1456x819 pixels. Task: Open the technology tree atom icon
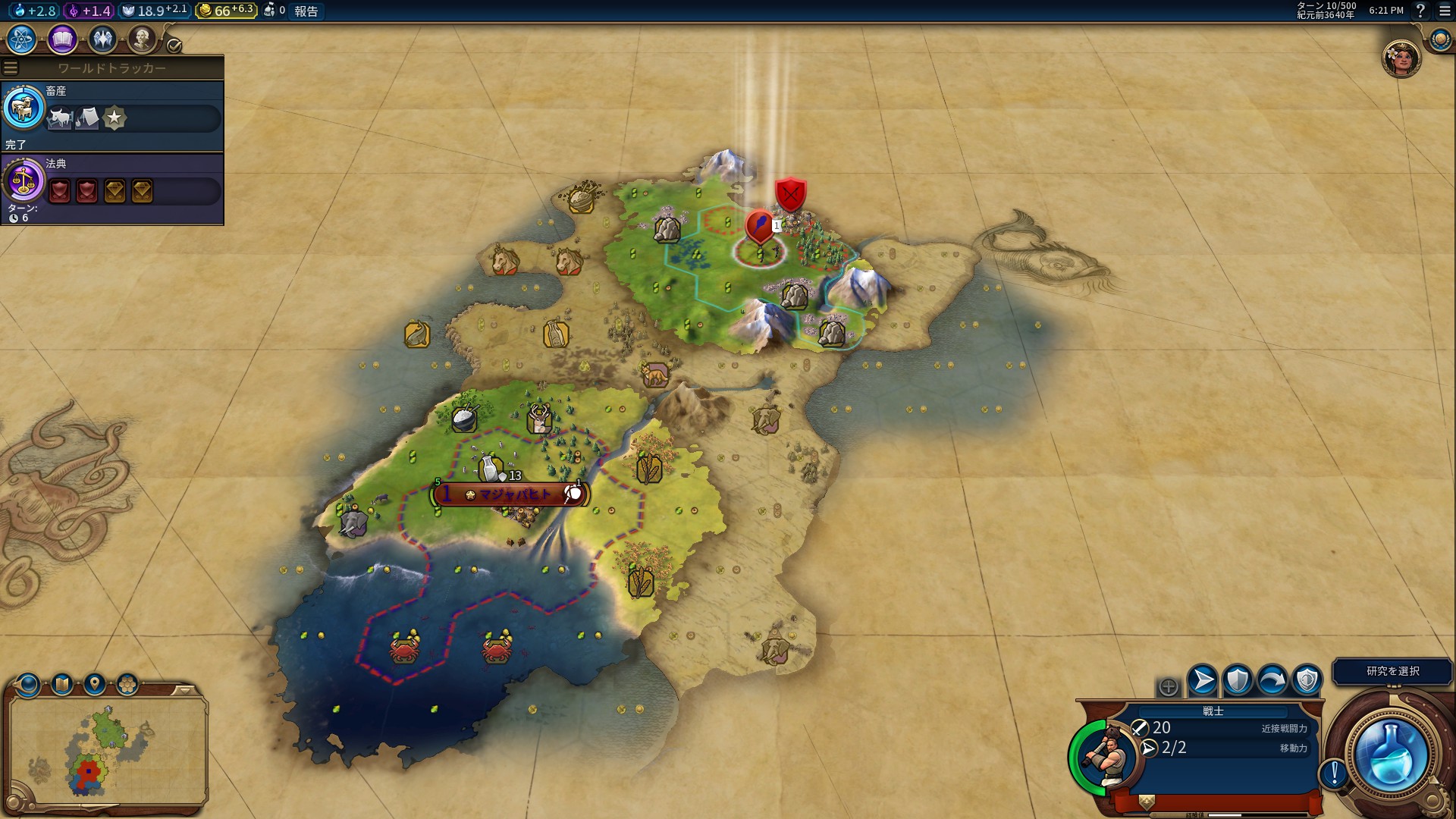pos(21,39)
